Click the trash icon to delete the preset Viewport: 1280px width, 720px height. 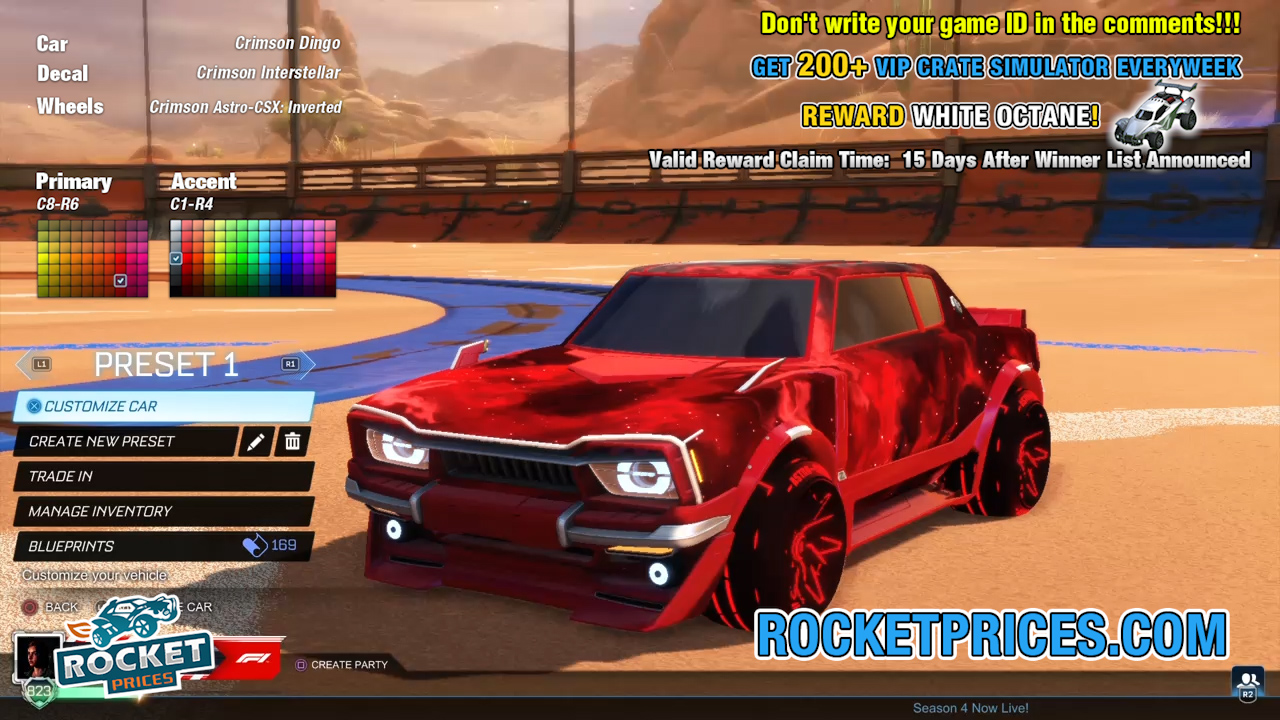coord(292,441)
